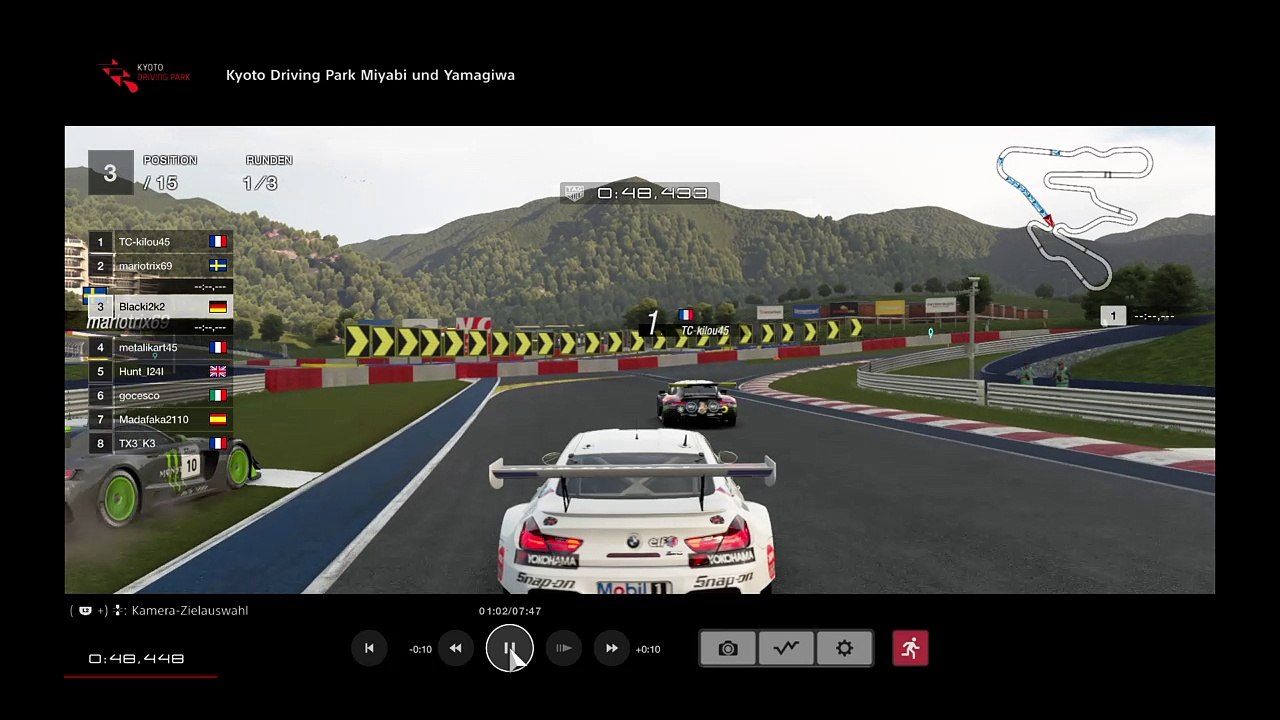
Task: Choose Madafaka2110 from the driver list
Action: pyautogui.click(x=160, y=420)
